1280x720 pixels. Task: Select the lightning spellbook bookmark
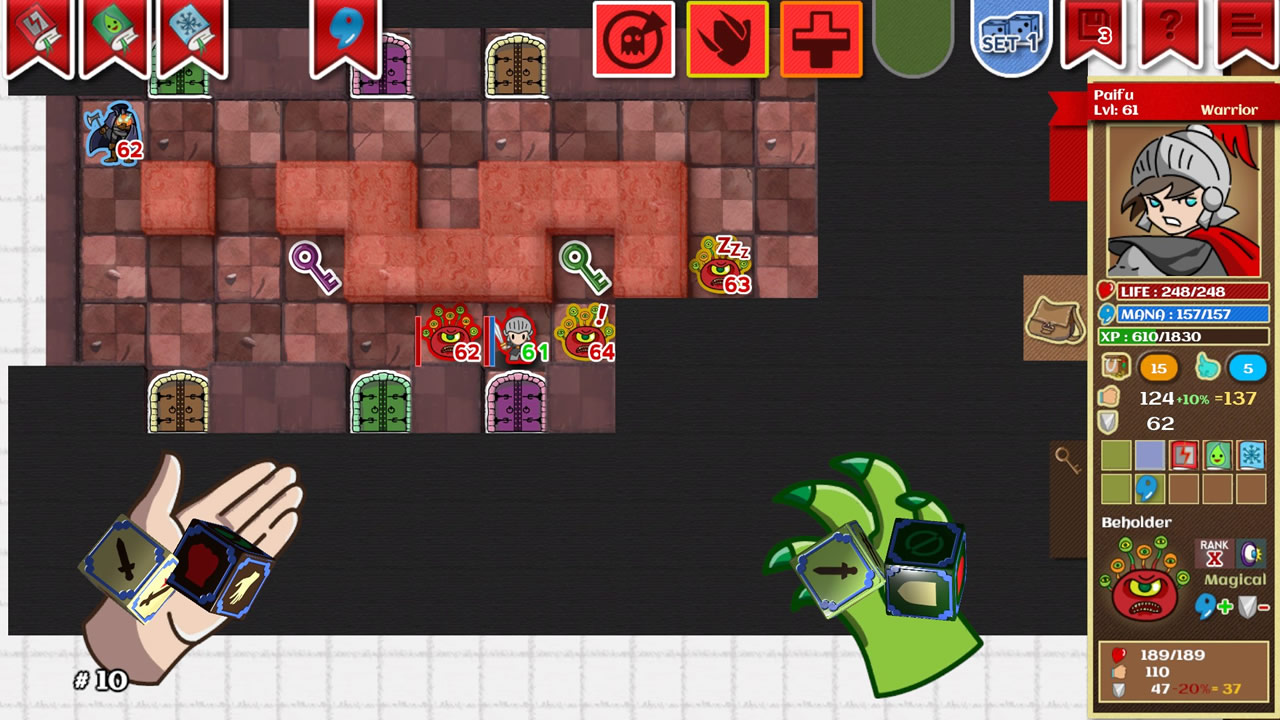click(x=40, y=30)
